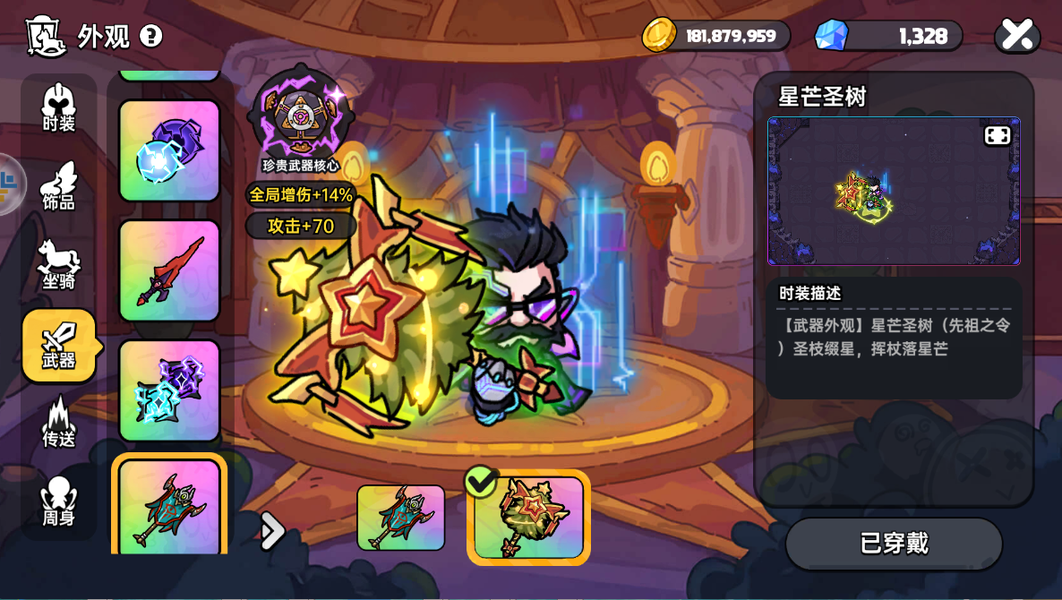Select the purple orb weapon skin
This screenshot has height=600, width=1062.
click(169, 150)
